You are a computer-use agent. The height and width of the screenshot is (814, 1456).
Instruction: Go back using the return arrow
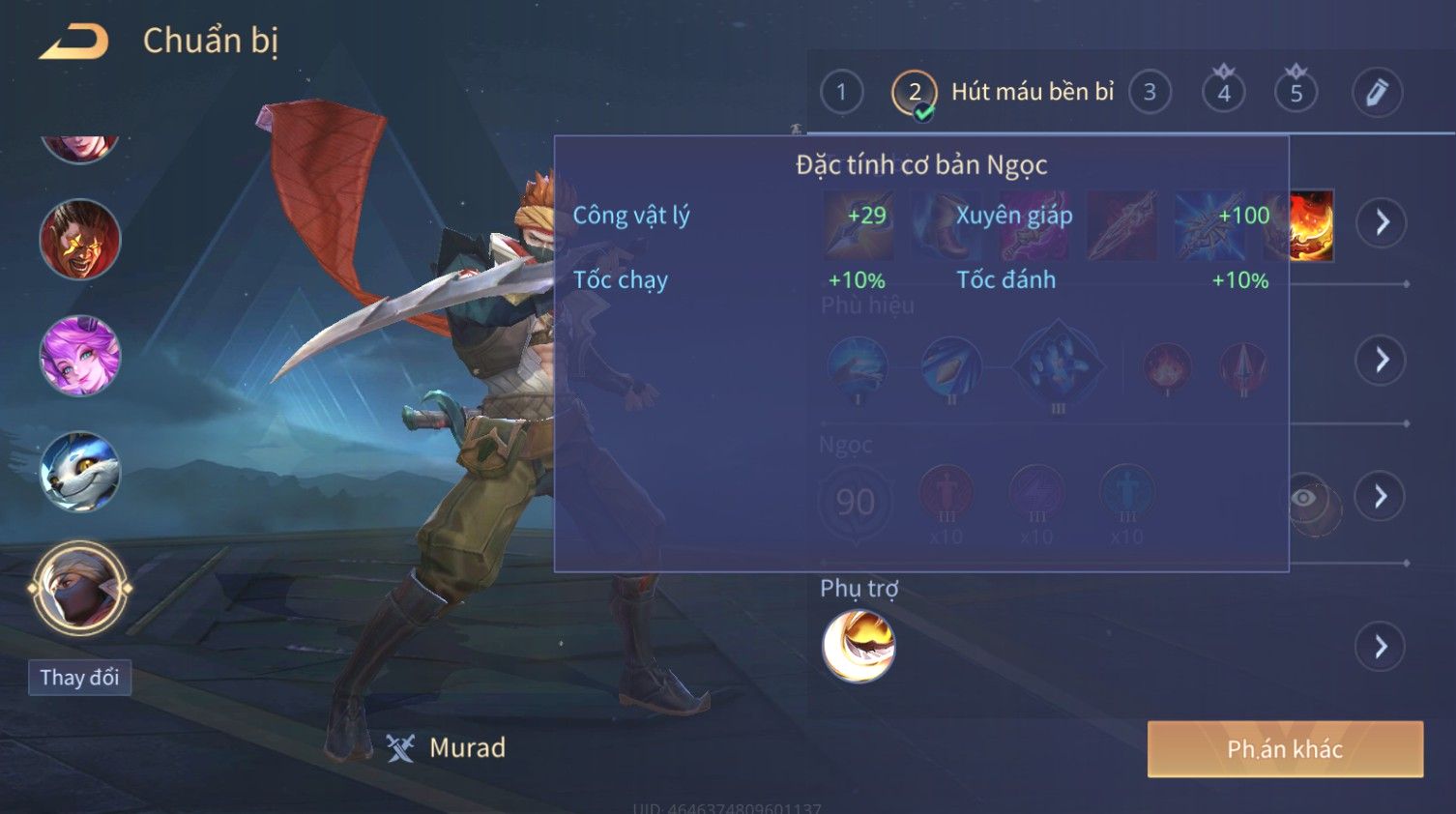(74, 42)
